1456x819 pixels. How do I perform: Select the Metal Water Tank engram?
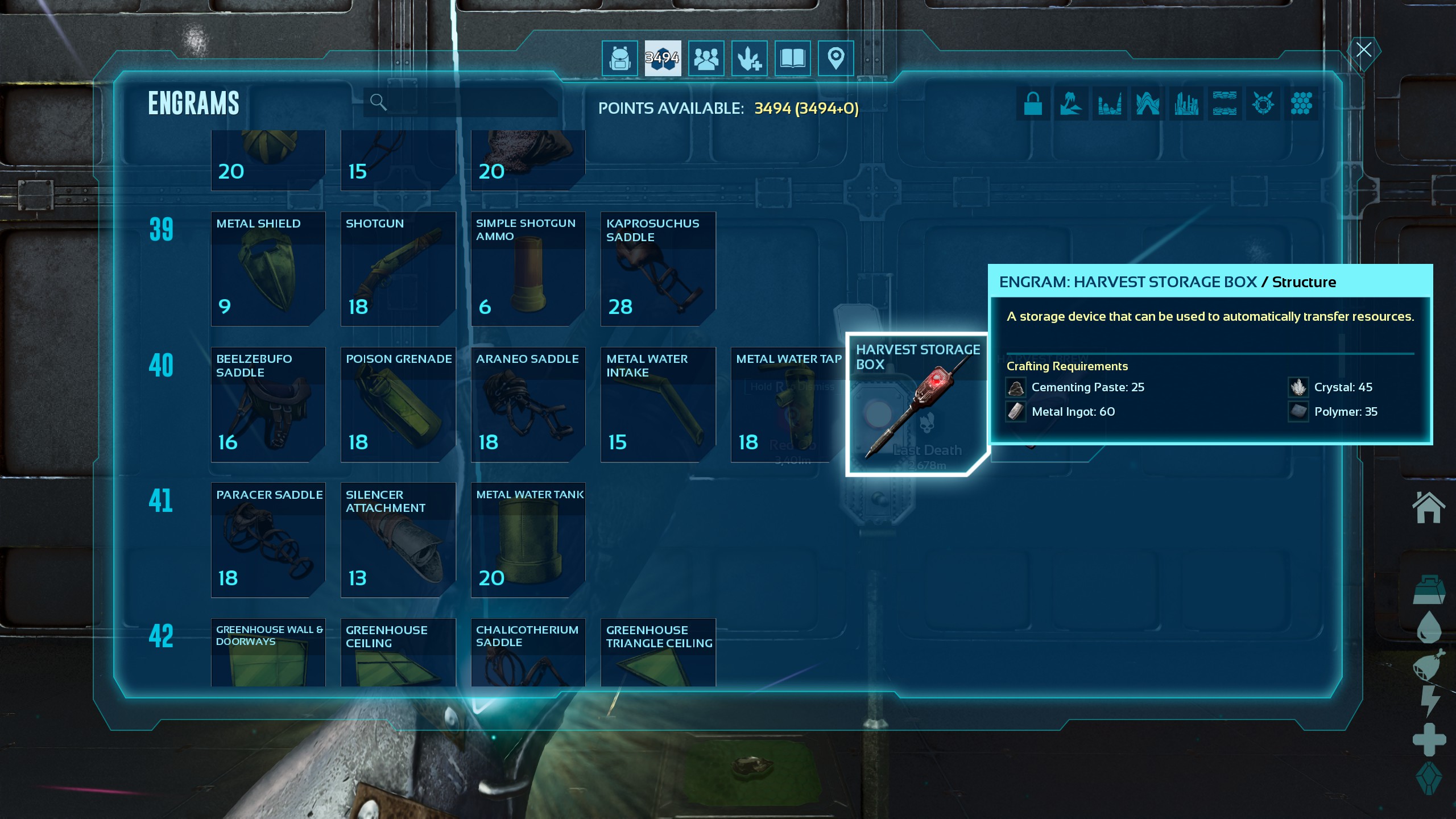pyautogui.click(x=528, y=540)
